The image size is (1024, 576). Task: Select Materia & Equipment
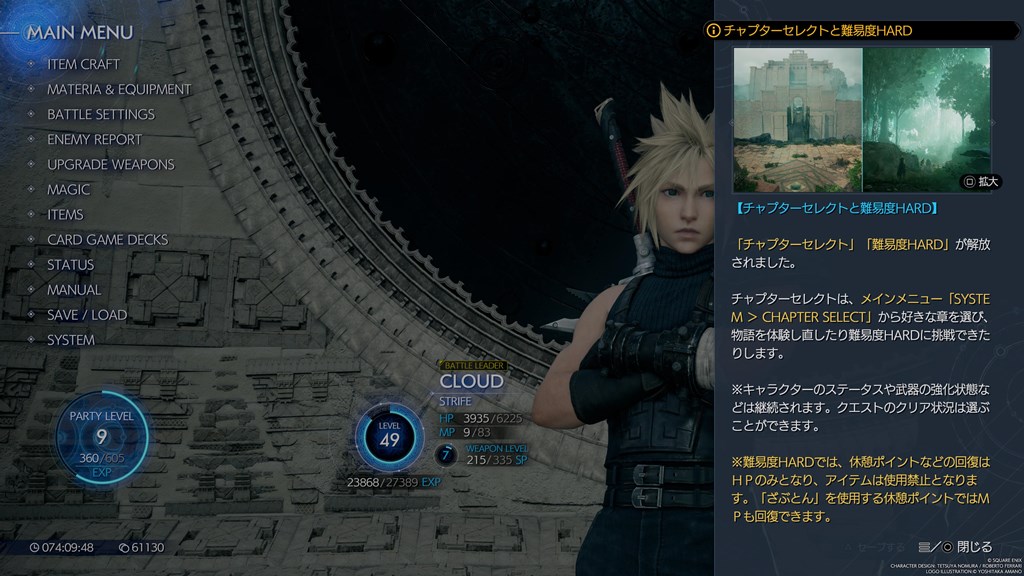coord(118,89)
